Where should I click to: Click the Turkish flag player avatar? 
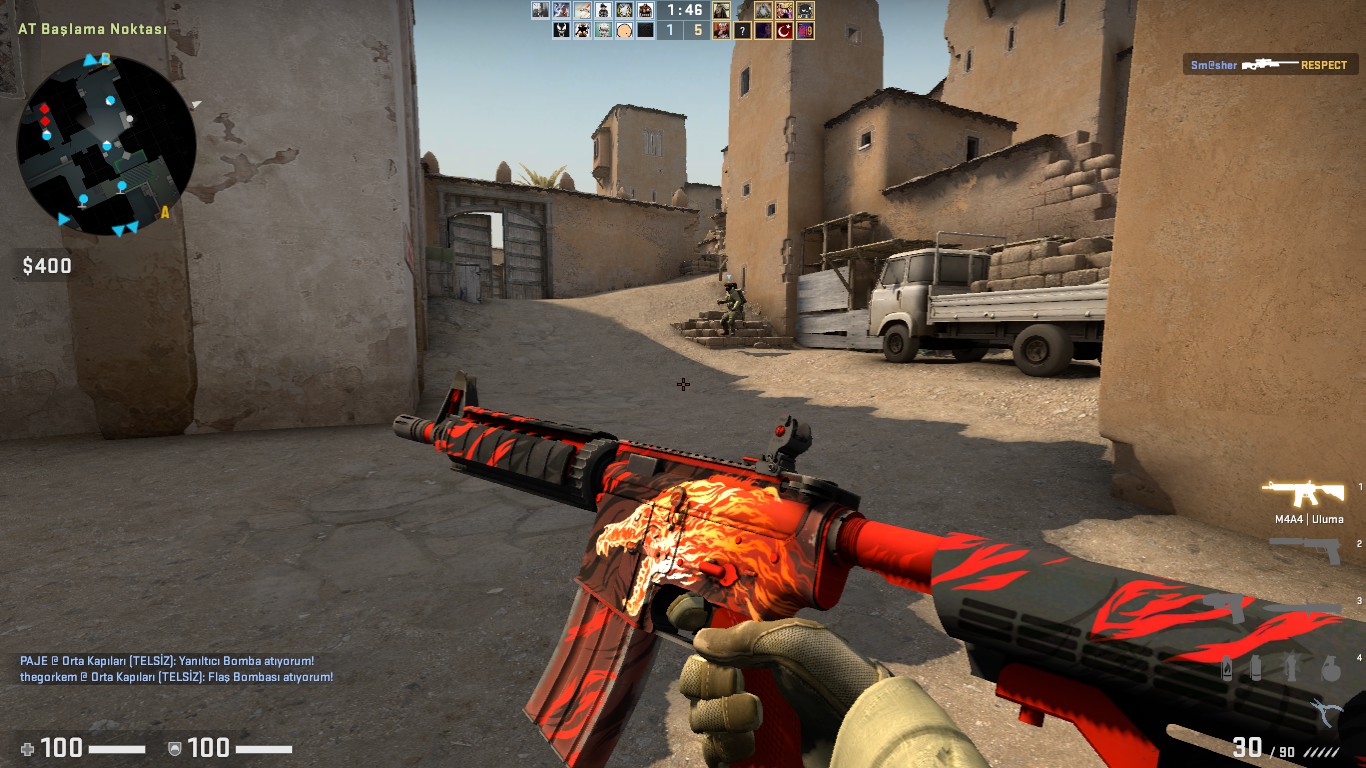click(x=784, y=31)
